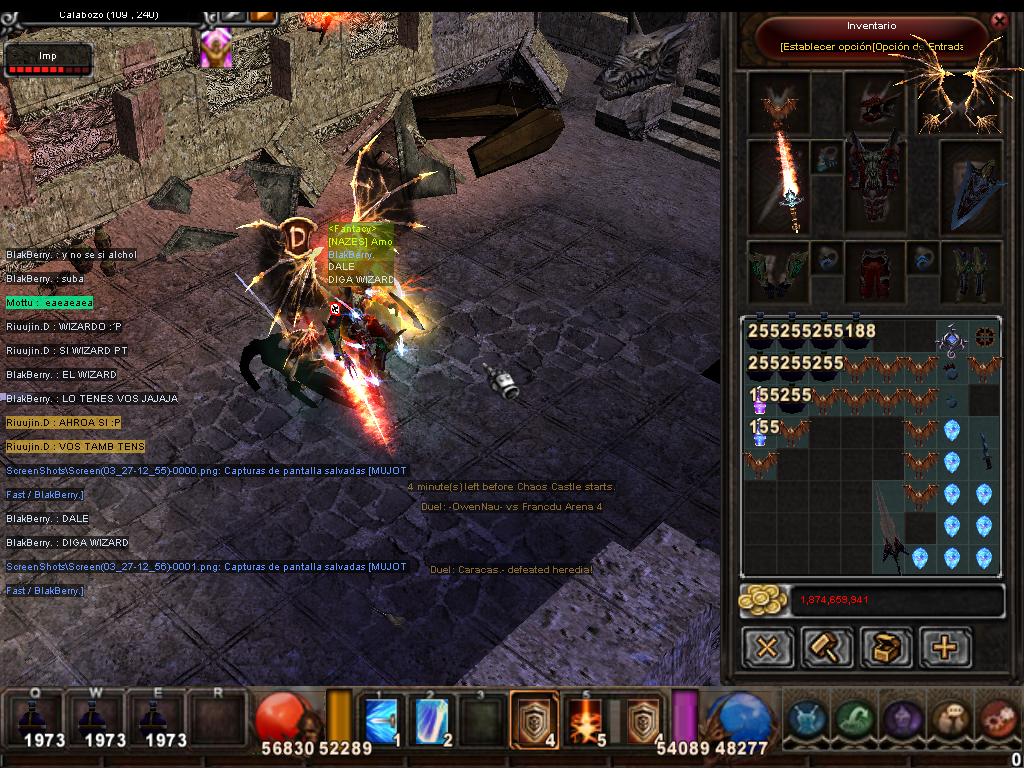Close the Inventario window
This screenshot has width=1024, height=768.
[x=998, y=21]
